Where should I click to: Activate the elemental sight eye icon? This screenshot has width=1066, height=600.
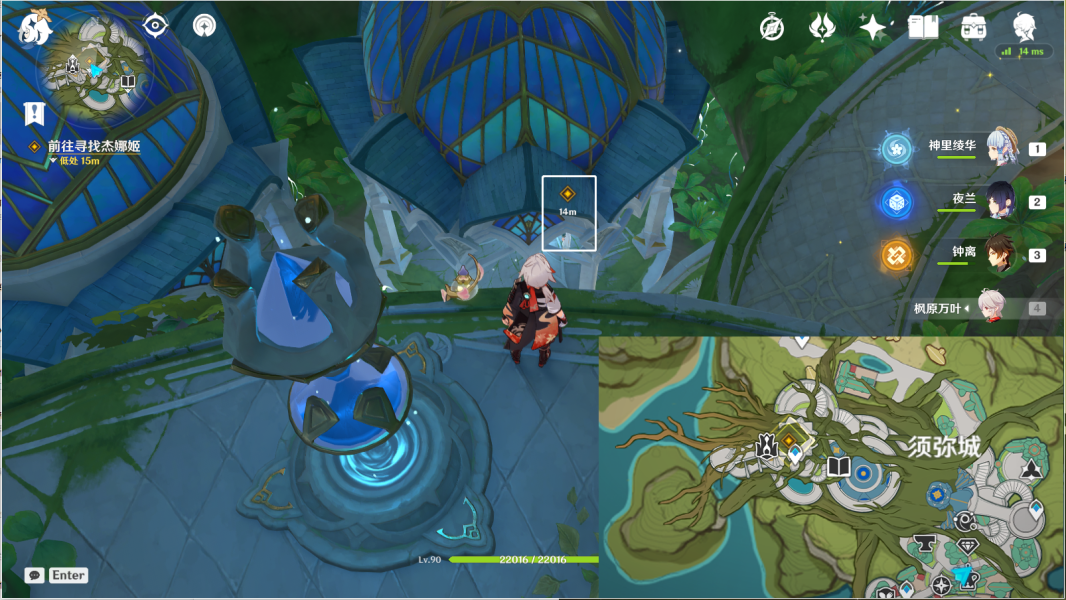coord(155,26)
